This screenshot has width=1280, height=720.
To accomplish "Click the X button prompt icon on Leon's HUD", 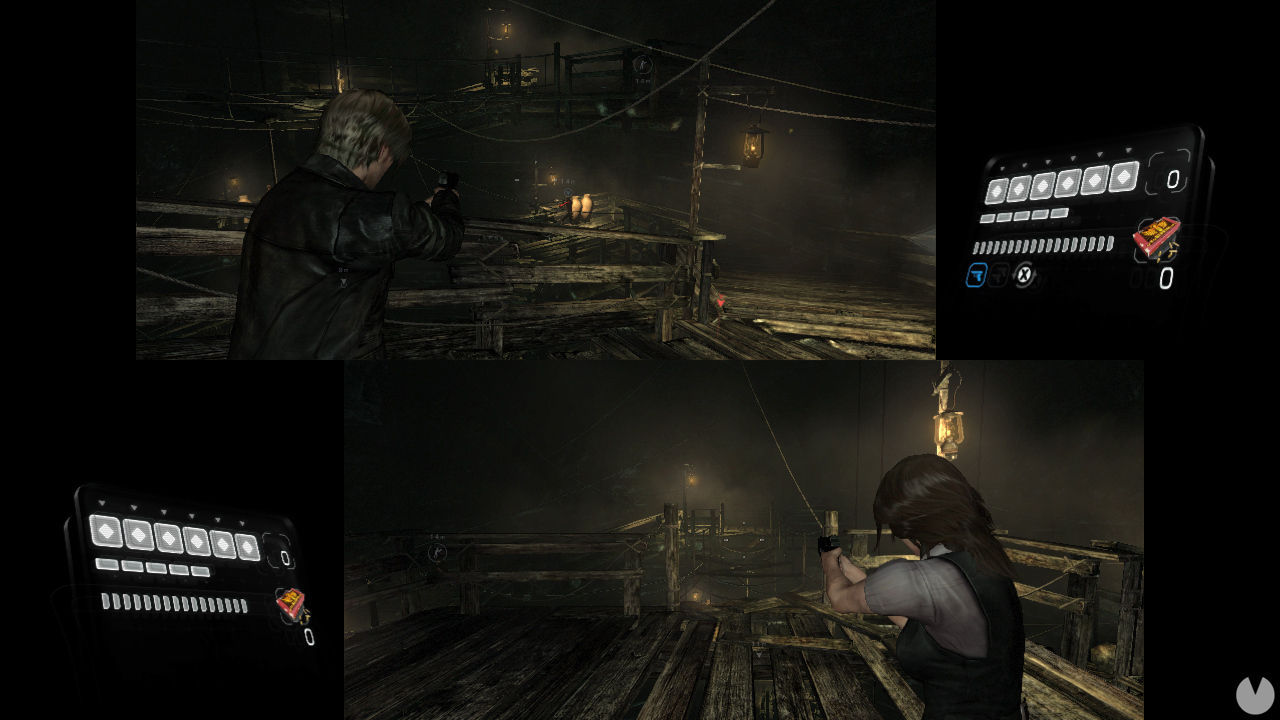I will [1024, 275].
